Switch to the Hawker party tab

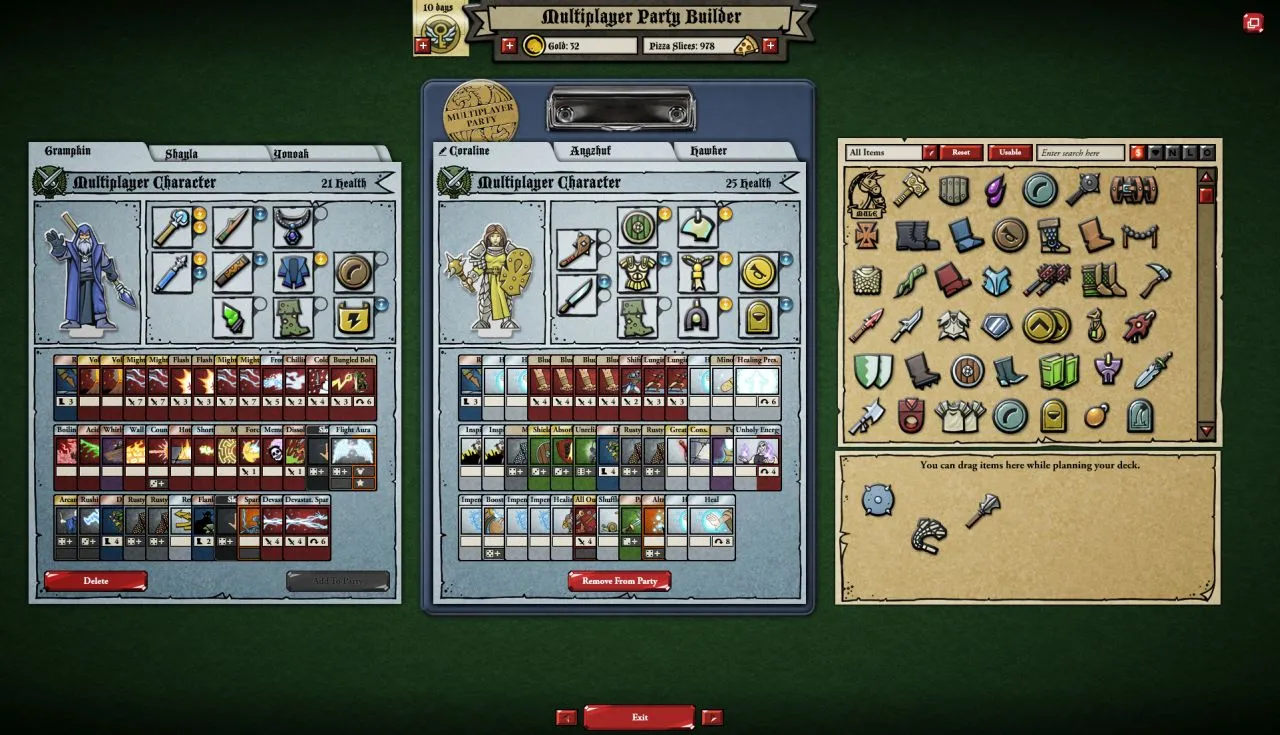tap(708, 151)
